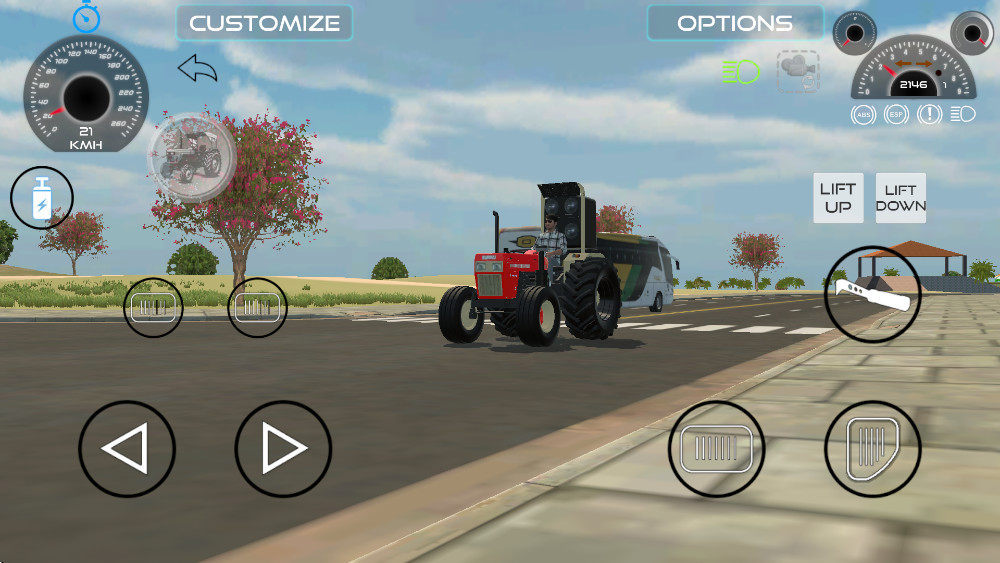The image size is (1000, 563).
Task: Tap the tall accelerator pedal
Action: point(872,449)
